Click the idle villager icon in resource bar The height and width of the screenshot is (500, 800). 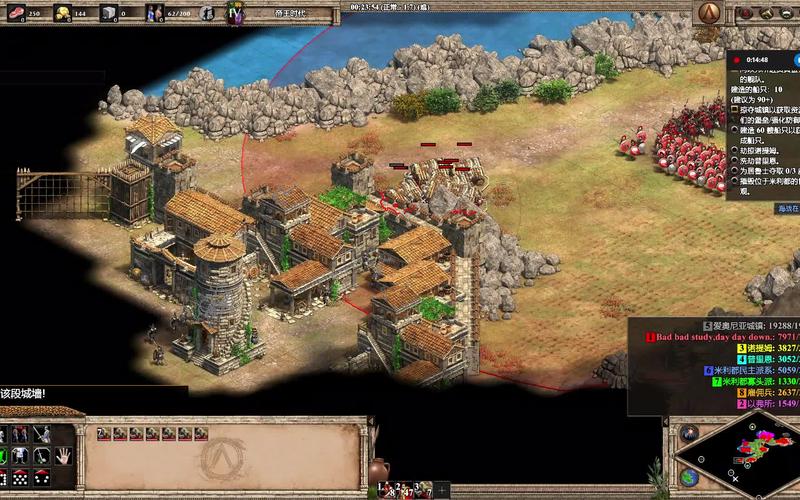point(206,13)
